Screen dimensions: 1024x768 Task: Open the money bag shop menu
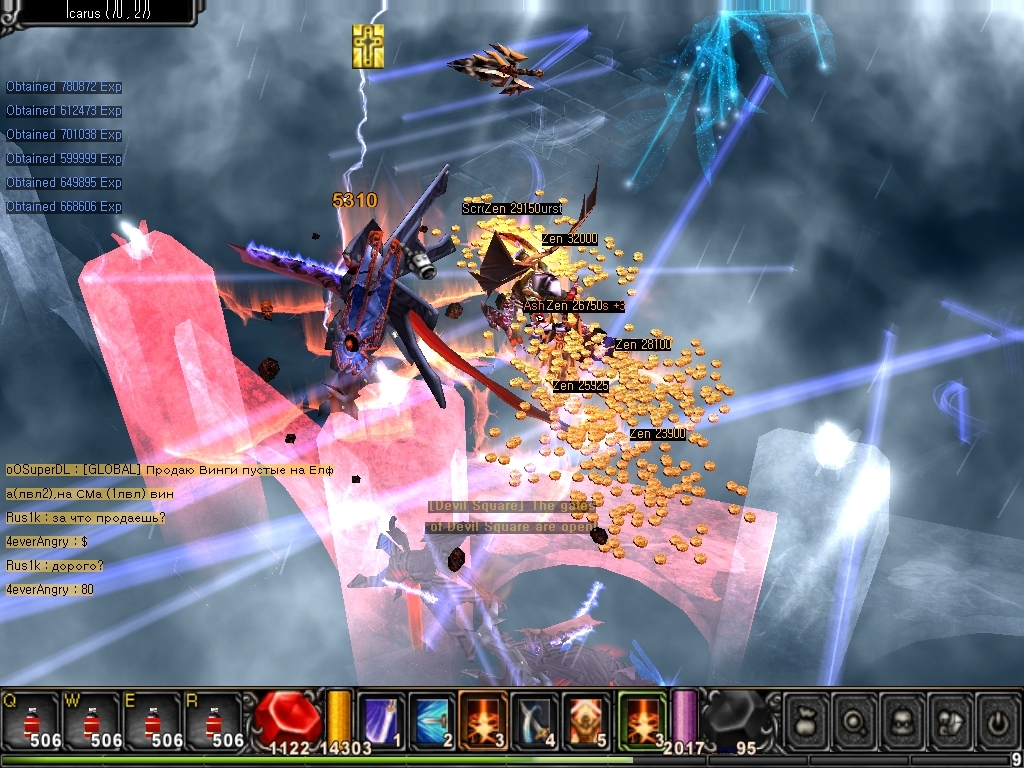(x=807, y=720)
